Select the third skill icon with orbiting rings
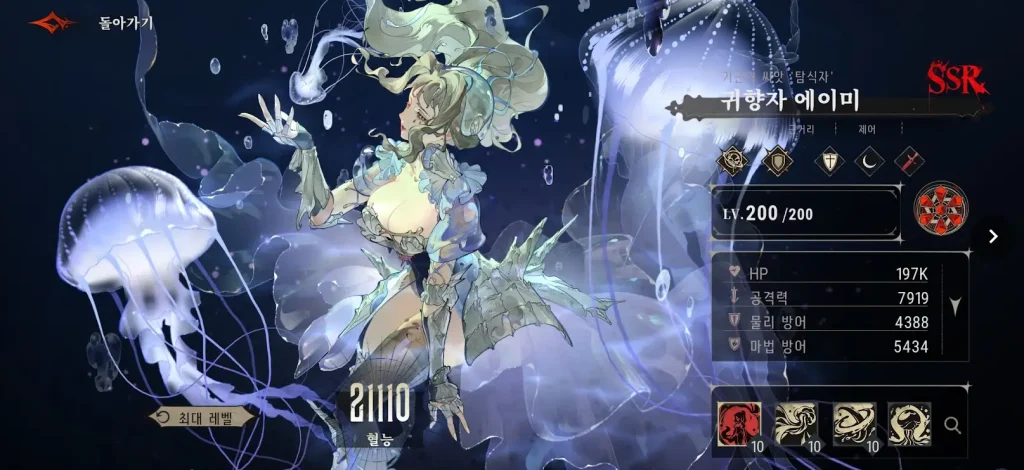Viewport: 1024px width, 470px height. [853, 423]
